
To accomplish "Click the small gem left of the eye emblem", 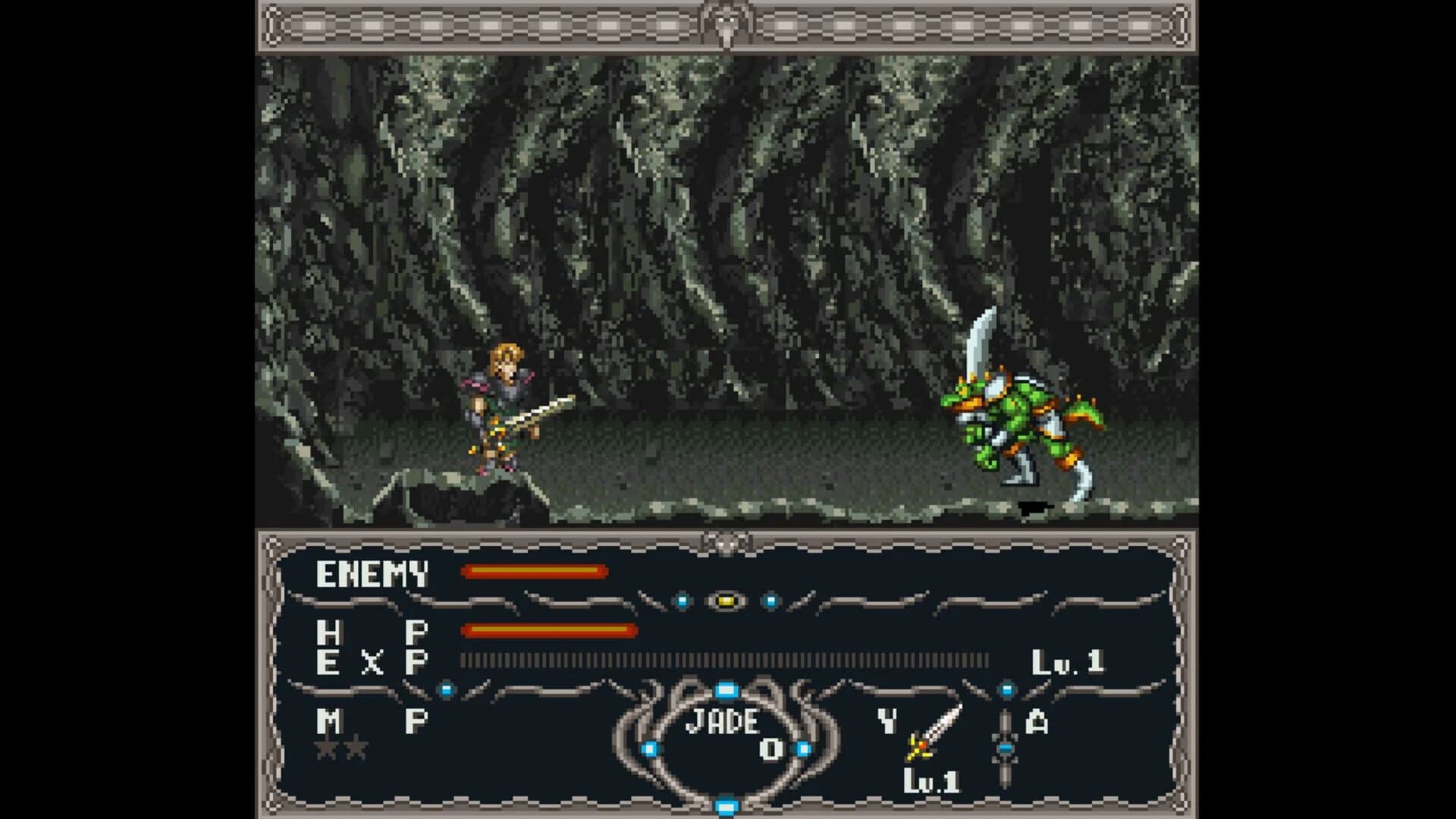I will click(682, 599).
